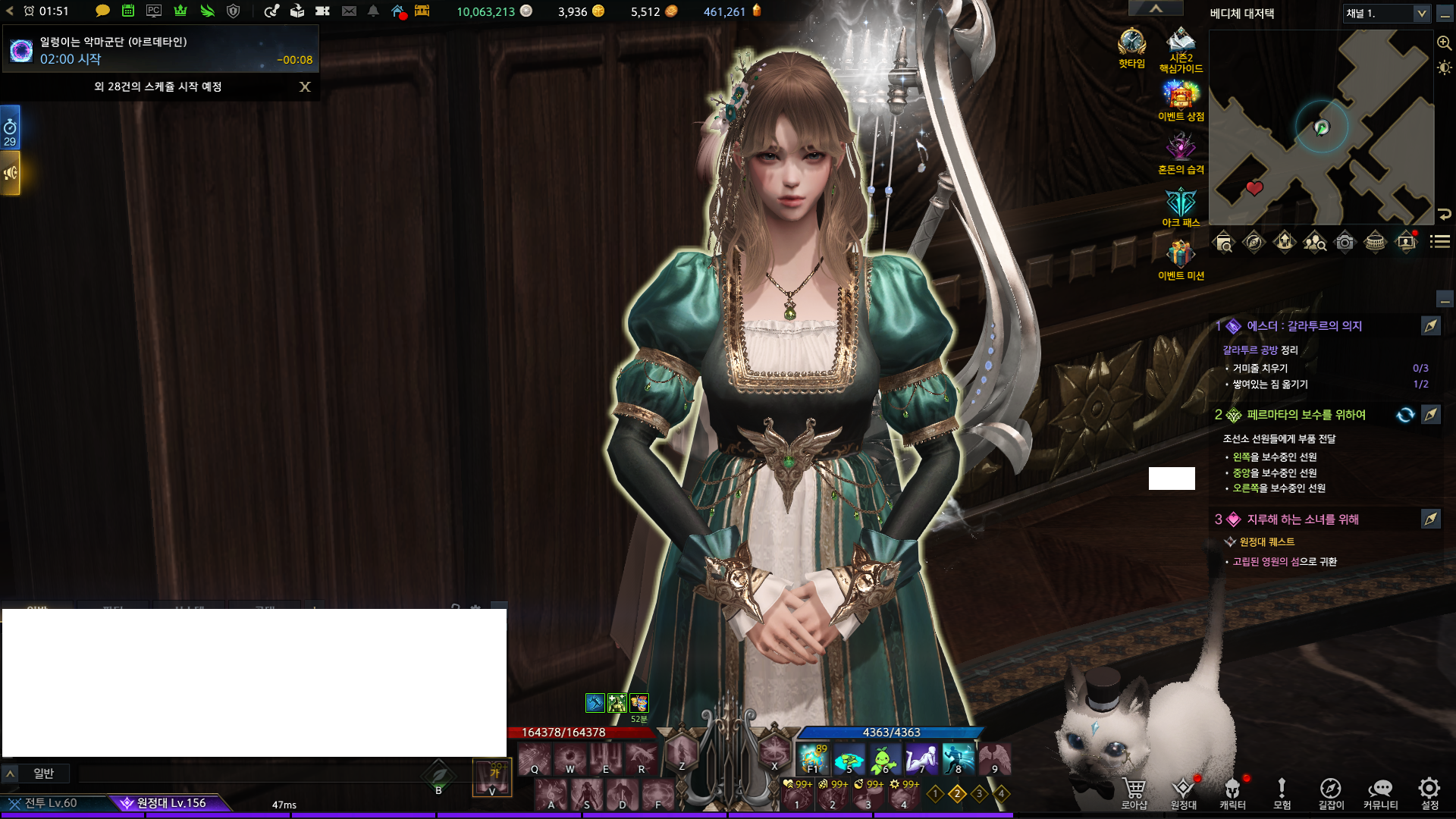This screenshot has width=1456, height=819.
Task: Select the Esther: Galatur's Will quest entry
Action: coord(1304,326)
